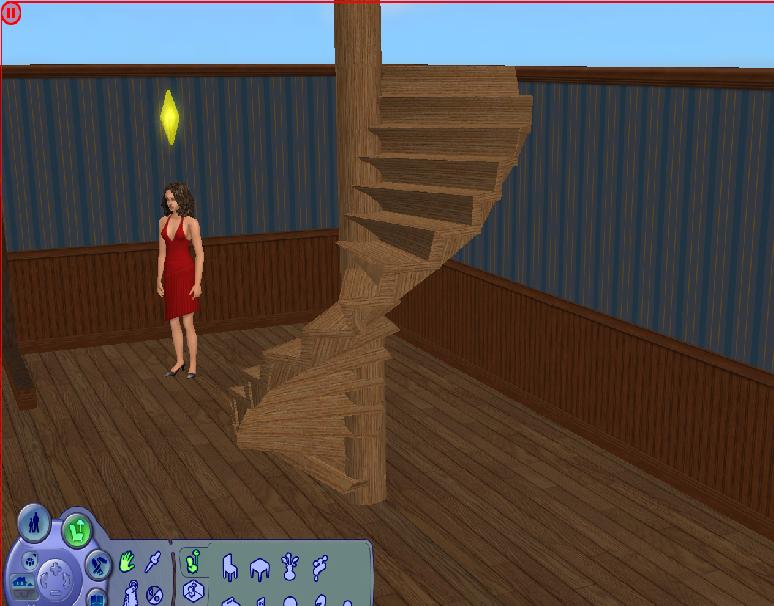The height and width of the screenshot is (606, 774).
Task: Click the red pause indicator icon
Action: point(11,14)
